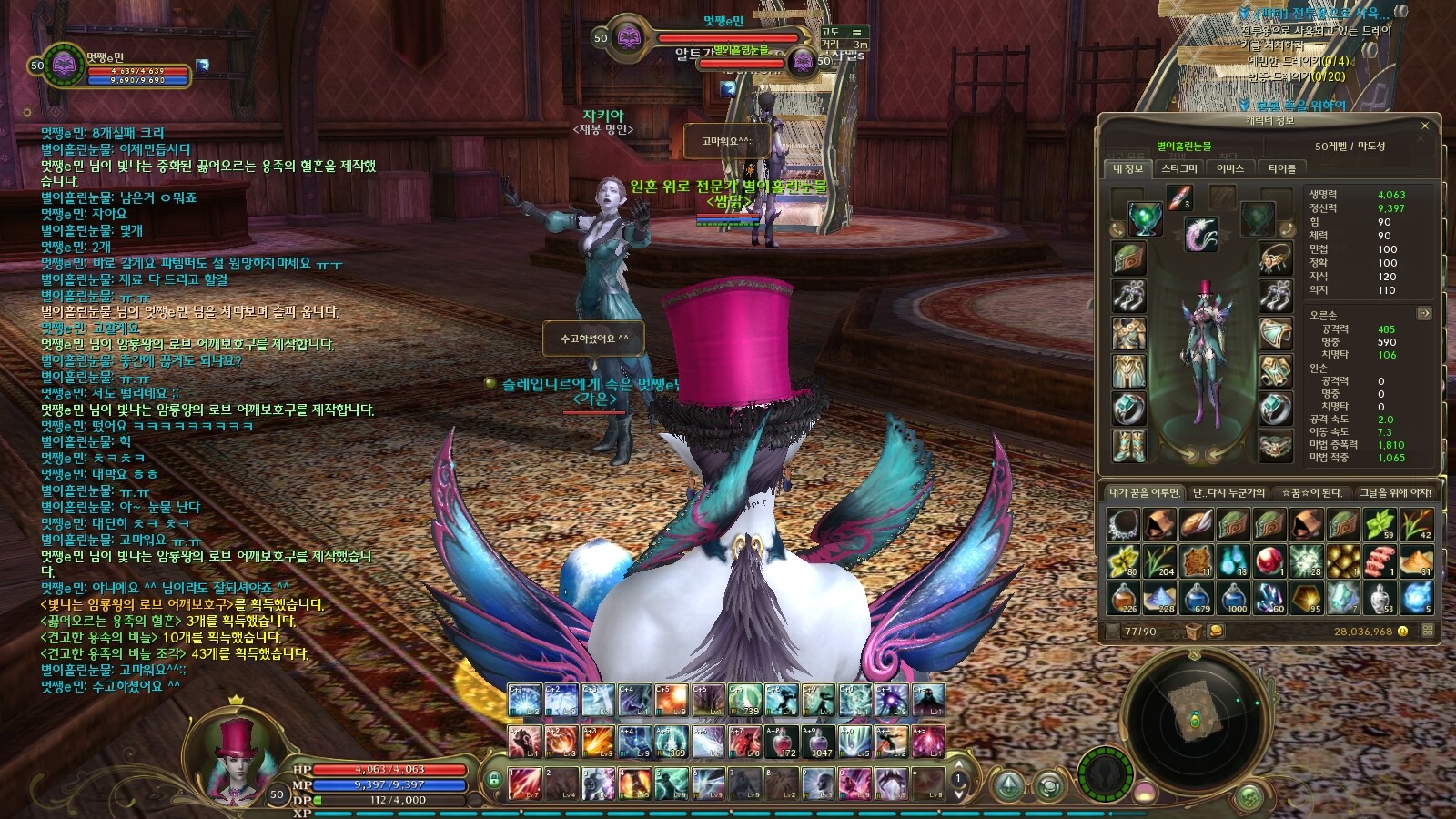Switch to the 난..다시 누군가의 inventory tab
1456x819 pixels.
click(1228, 492)
